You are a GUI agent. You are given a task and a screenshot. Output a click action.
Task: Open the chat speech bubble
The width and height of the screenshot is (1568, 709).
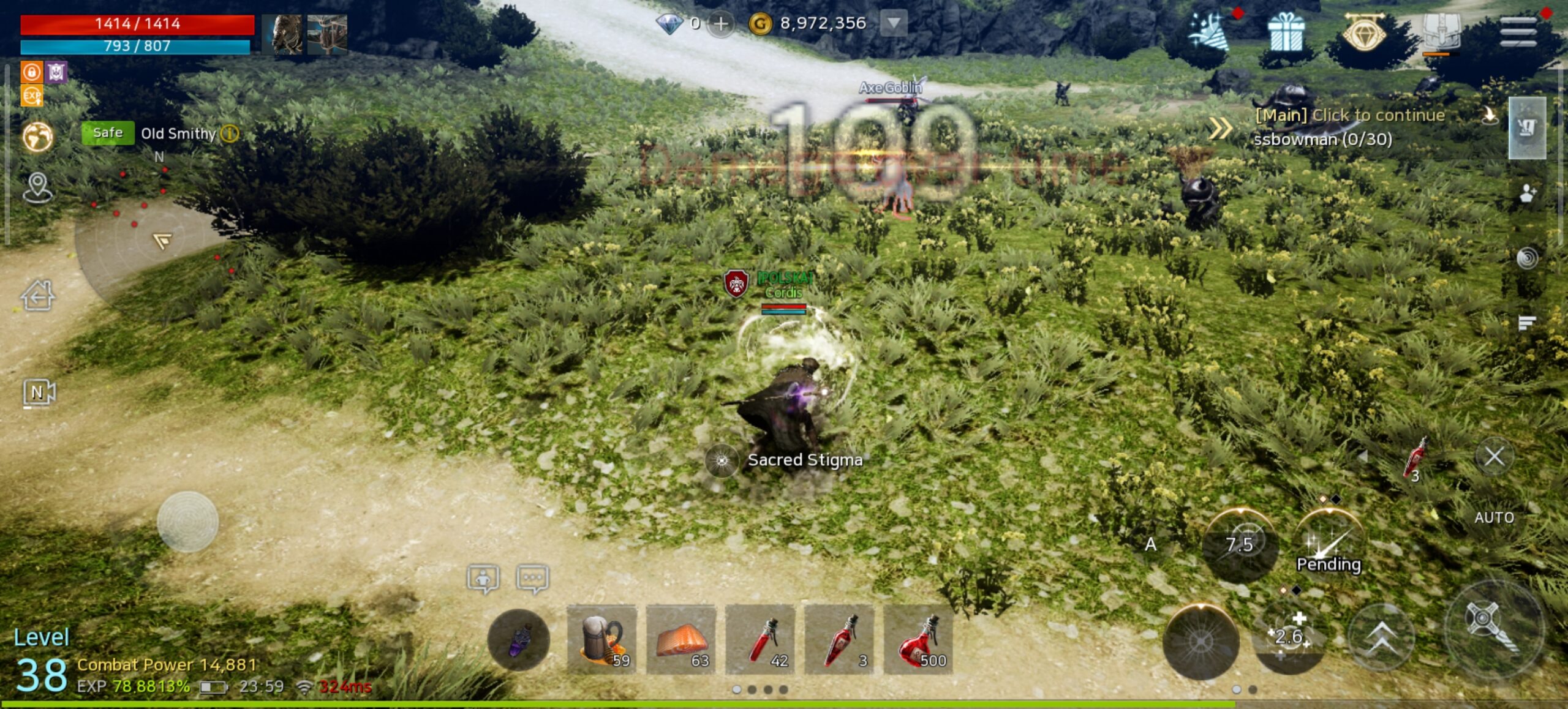[532, 578]
